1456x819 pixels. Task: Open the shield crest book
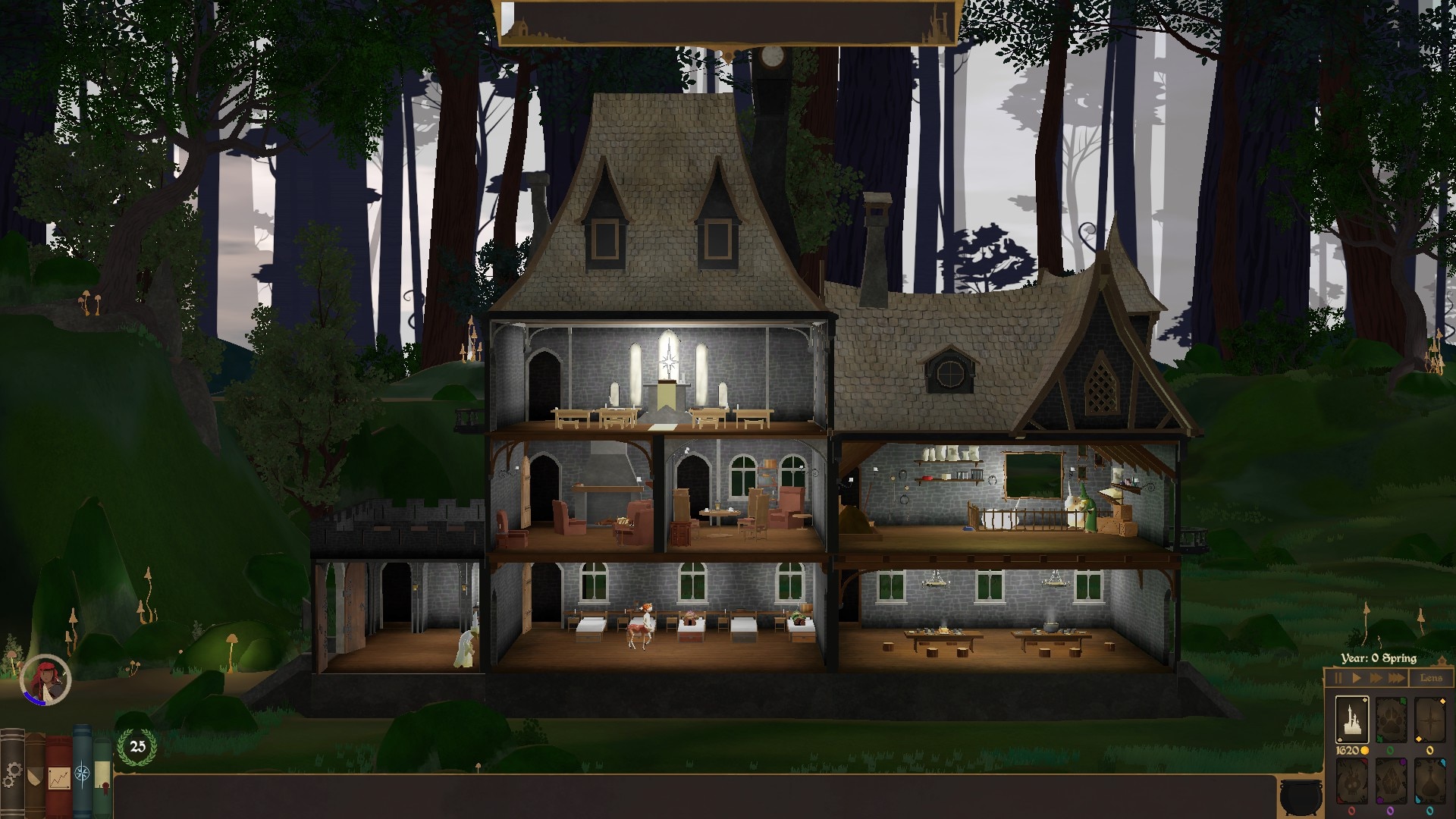tap(35, 777)
